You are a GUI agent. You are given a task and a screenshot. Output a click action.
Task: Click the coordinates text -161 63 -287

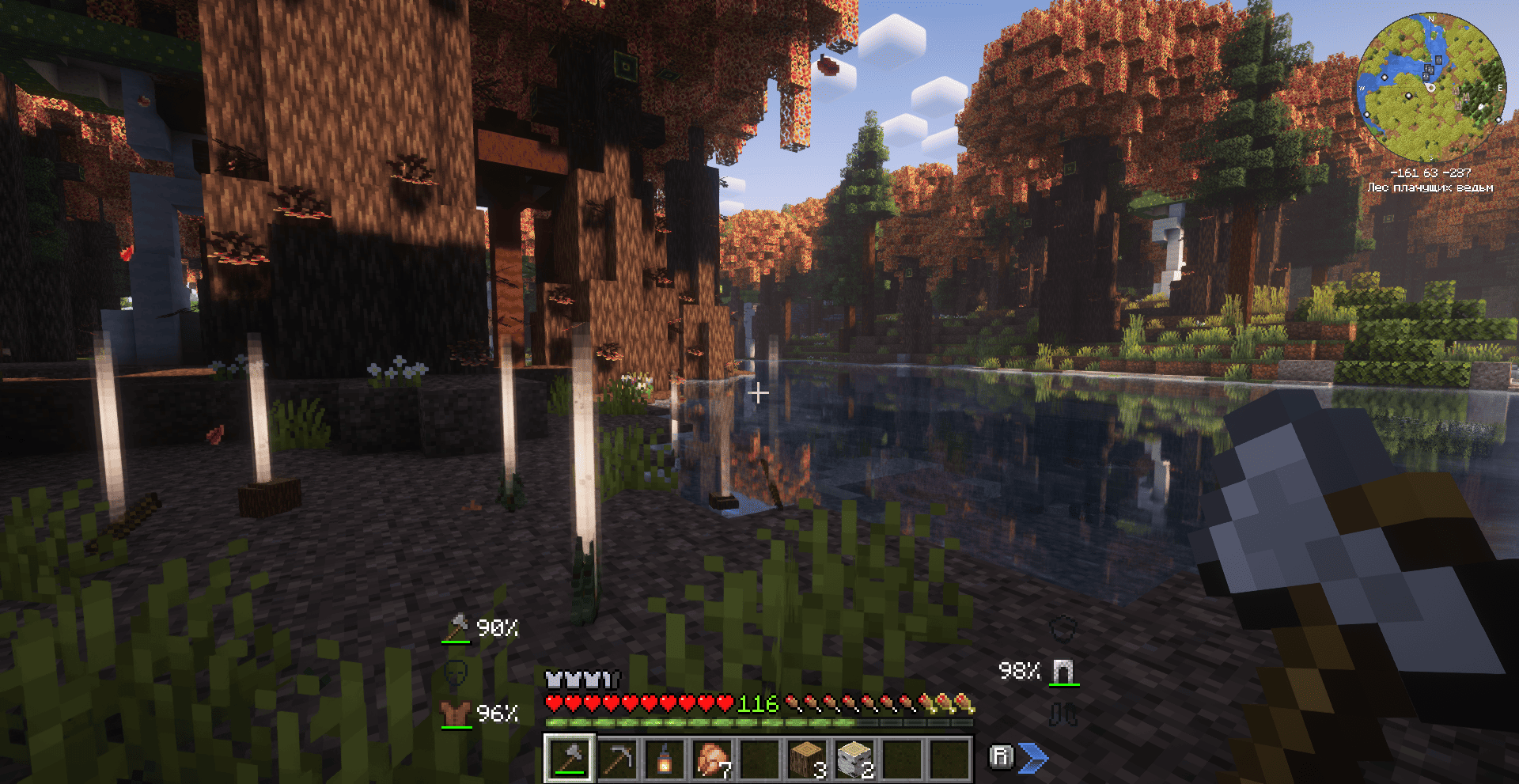click(1432, 172)
